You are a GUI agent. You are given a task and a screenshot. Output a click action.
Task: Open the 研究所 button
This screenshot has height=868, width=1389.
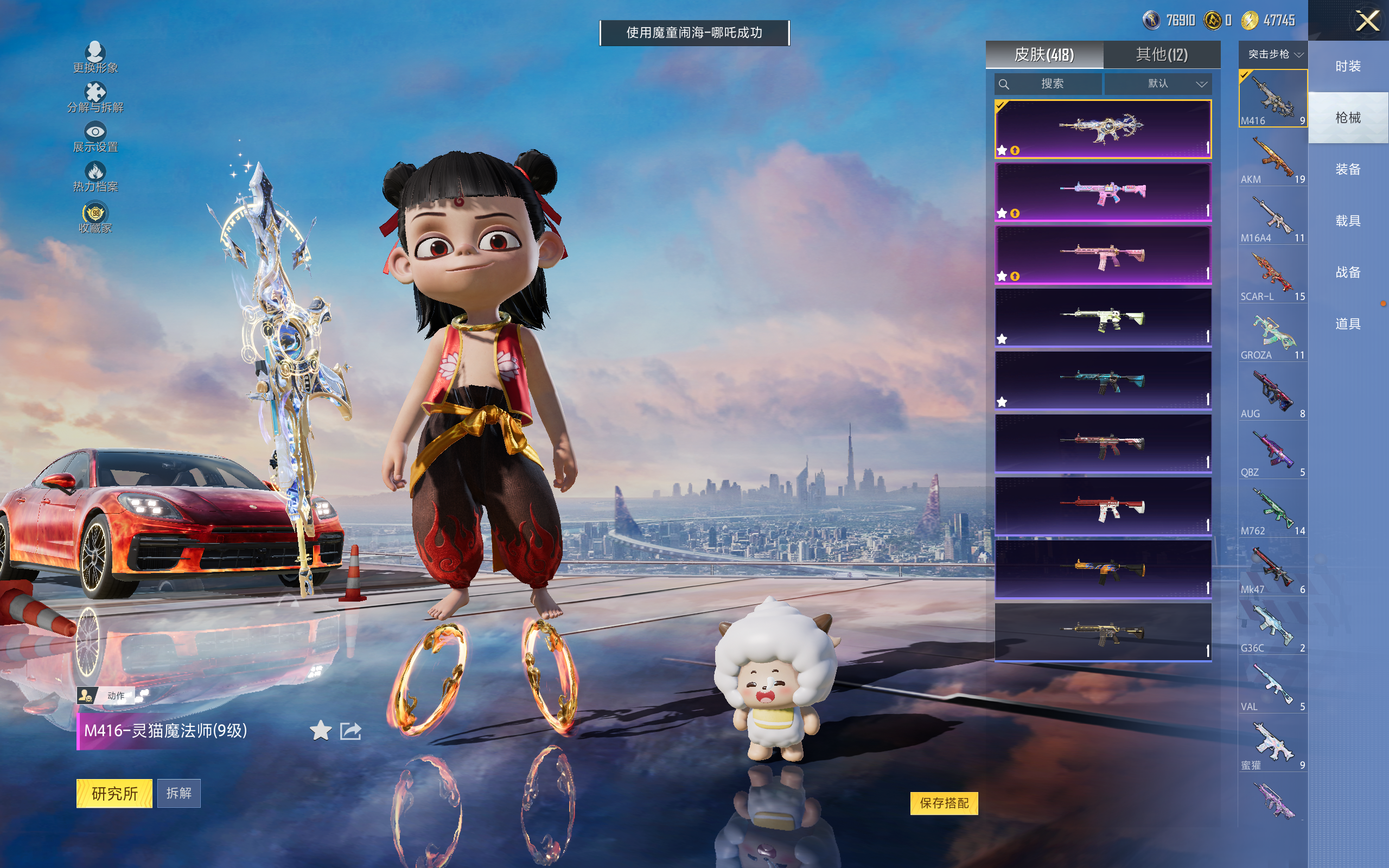tap(114, 793)
